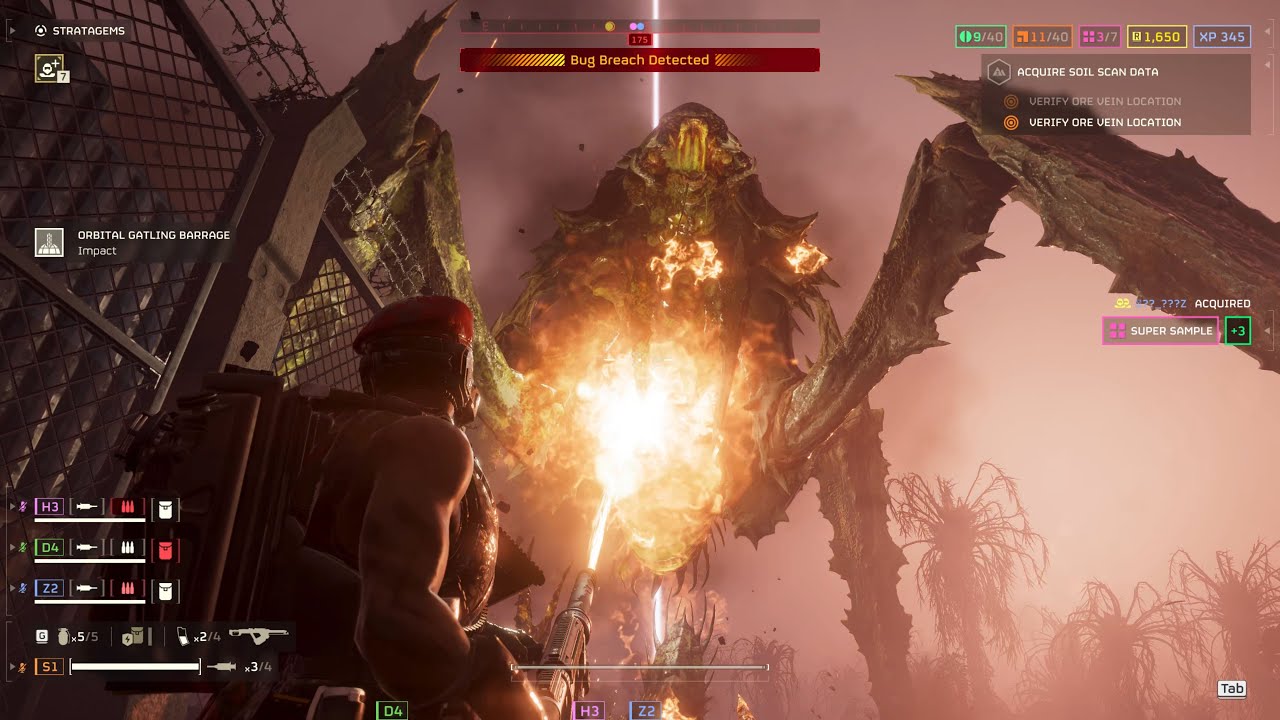Click the Bug Breach Detected alert banner

tap(639, 60)
